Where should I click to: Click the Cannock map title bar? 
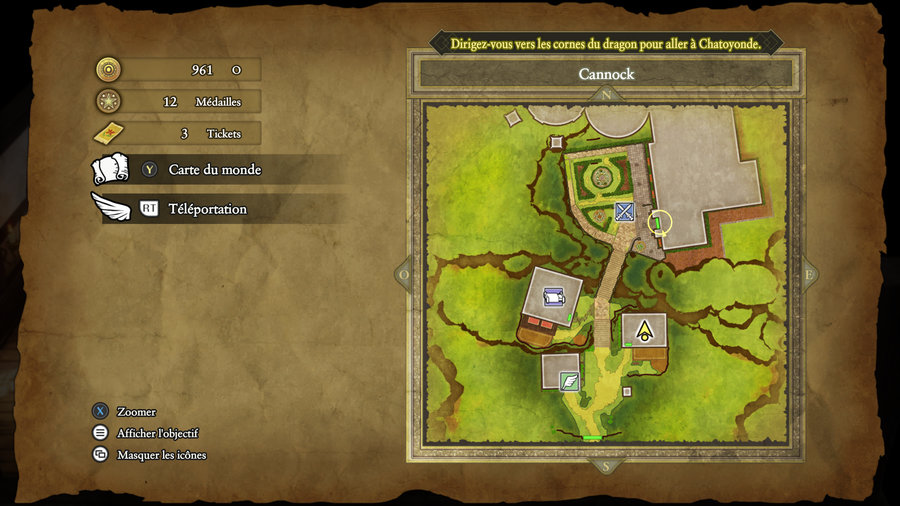[x=606, y=74]
